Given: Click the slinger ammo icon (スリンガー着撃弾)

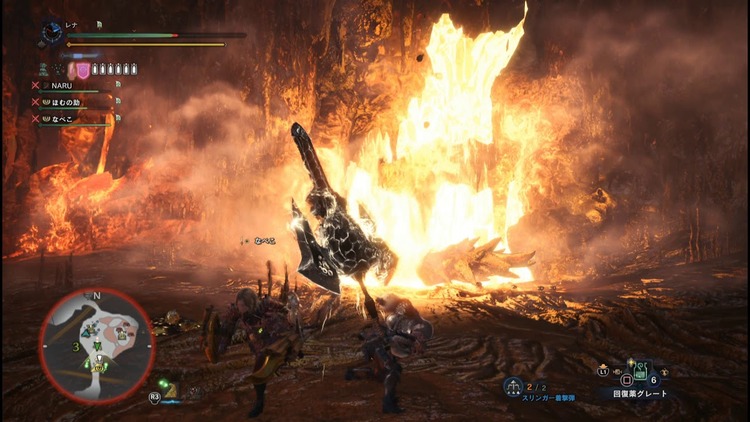Looking at the screenshot, I should click(x=513, y=387).
